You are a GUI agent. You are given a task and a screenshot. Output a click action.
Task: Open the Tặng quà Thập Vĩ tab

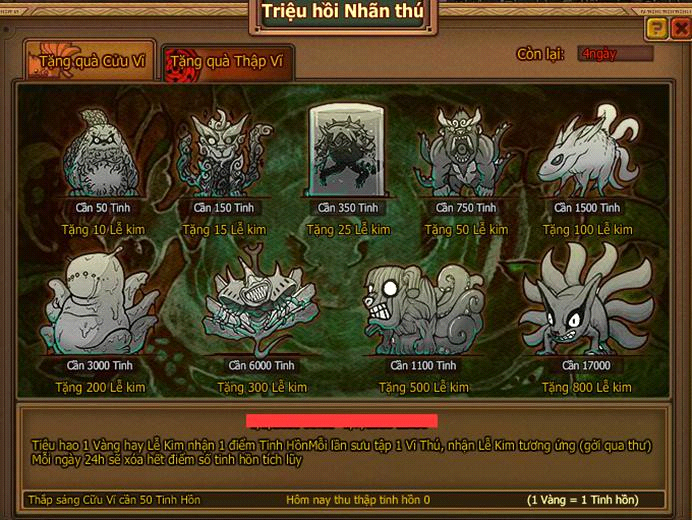(226, 62)
